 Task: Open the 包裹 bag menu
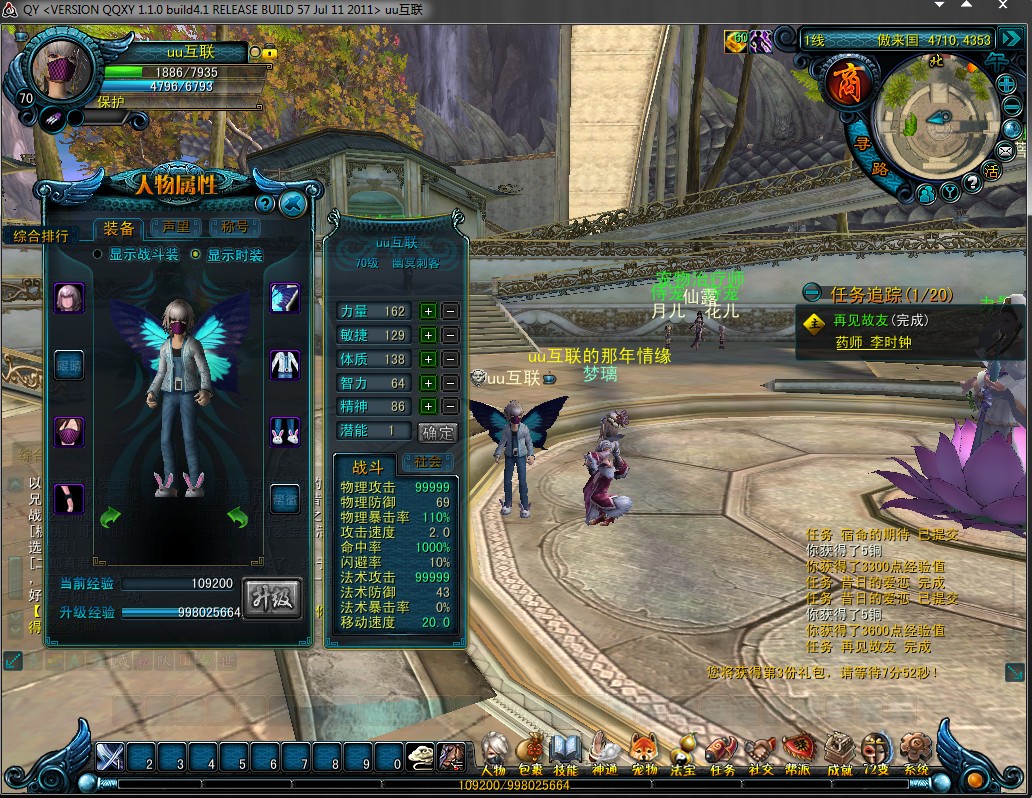tap(531, 751)
